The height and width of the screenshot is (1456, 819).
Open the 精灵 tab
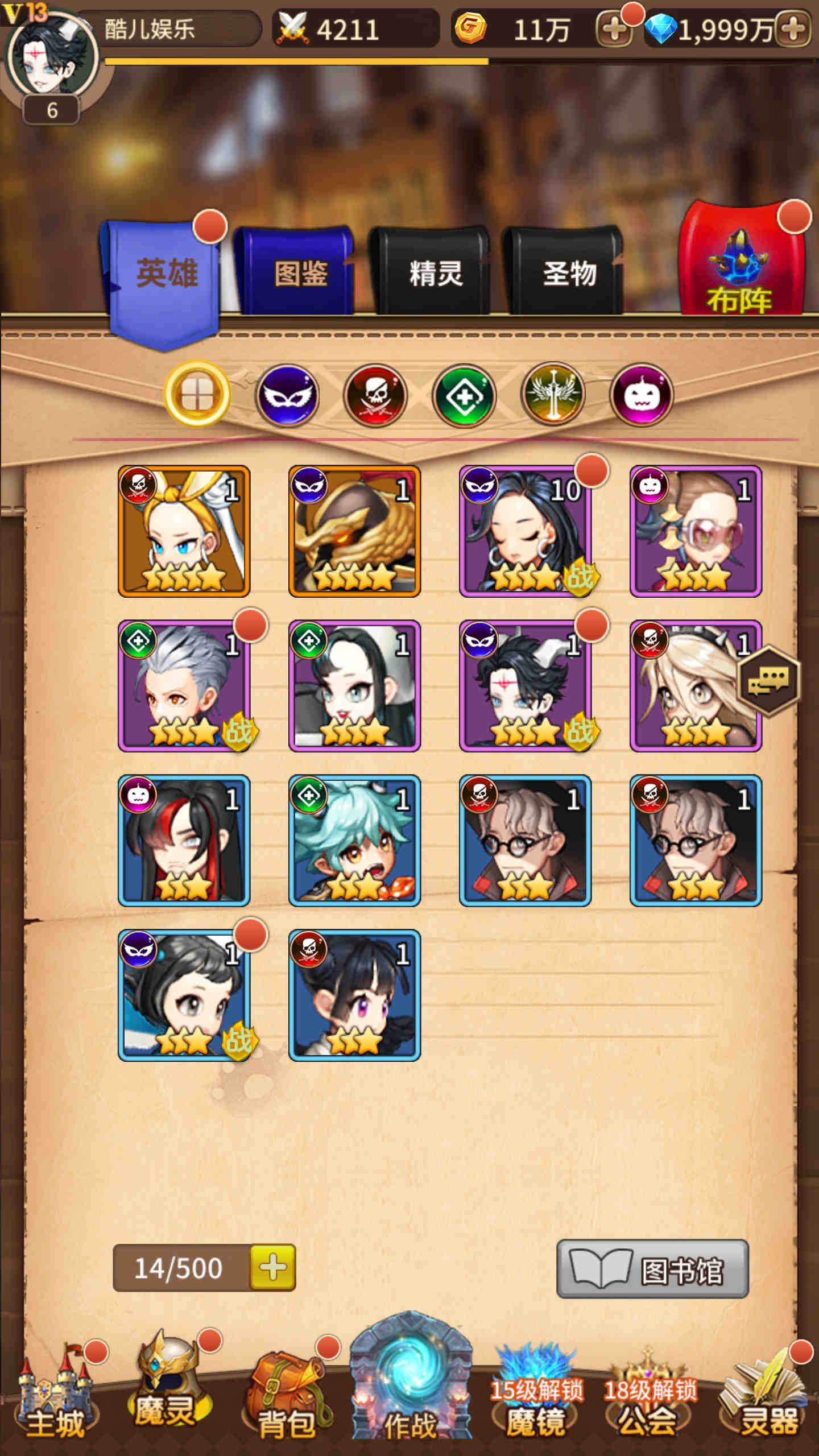(435, 273)
